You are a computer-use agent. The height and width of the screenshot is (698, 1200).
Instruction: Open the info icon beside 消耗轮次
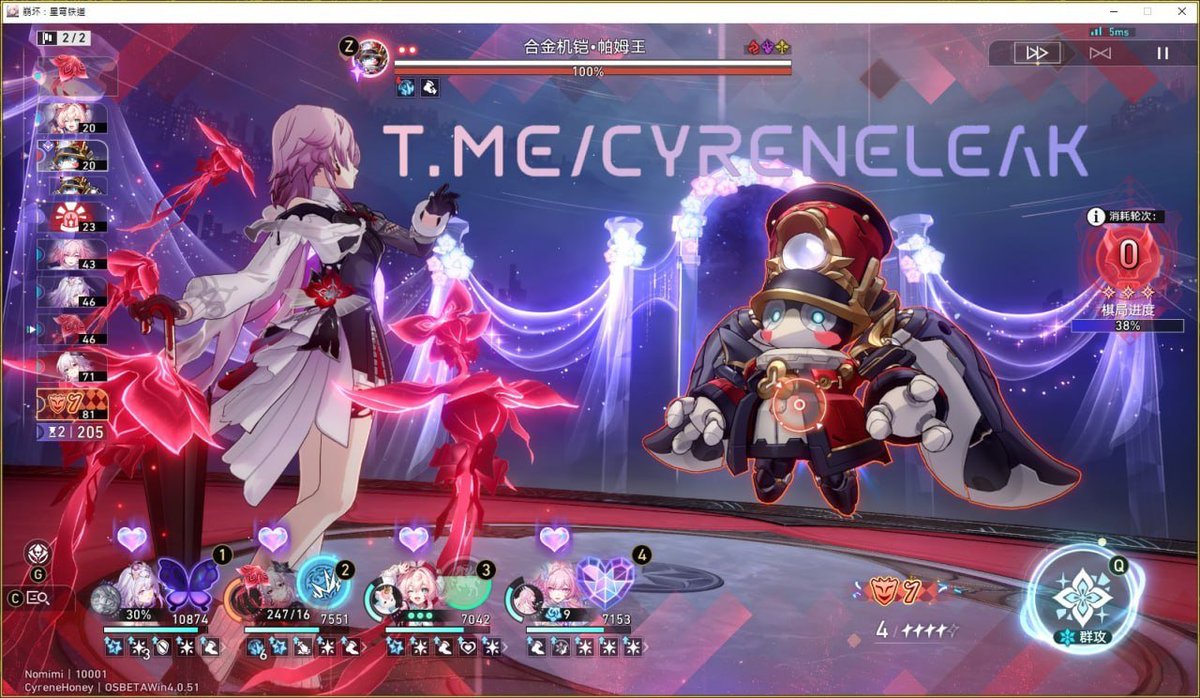pyautogui.click(x=1096, y=216)
